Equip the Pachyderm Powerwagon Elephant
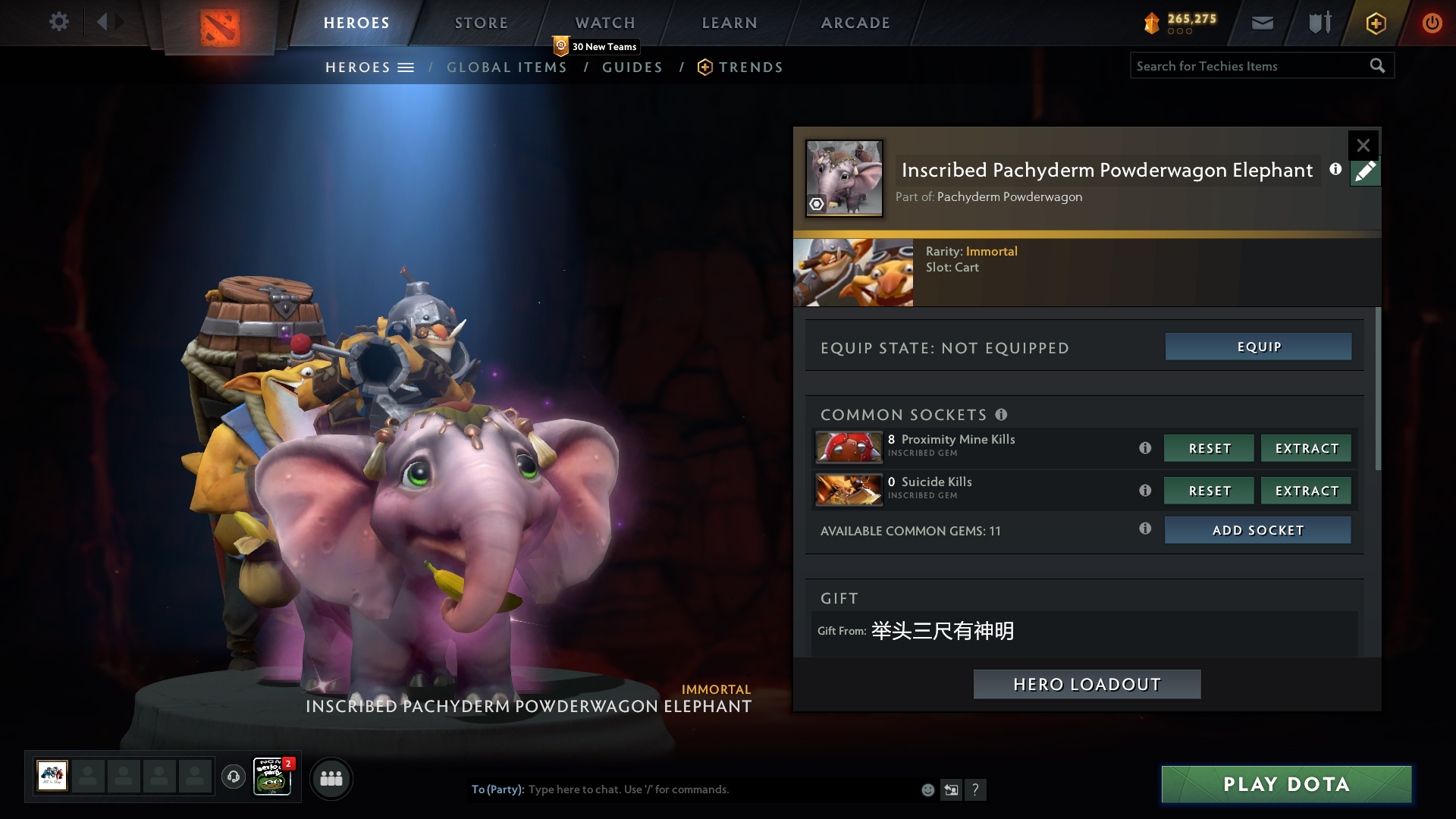Viewport: 1456px width, 819px height. coord(1258,347)
